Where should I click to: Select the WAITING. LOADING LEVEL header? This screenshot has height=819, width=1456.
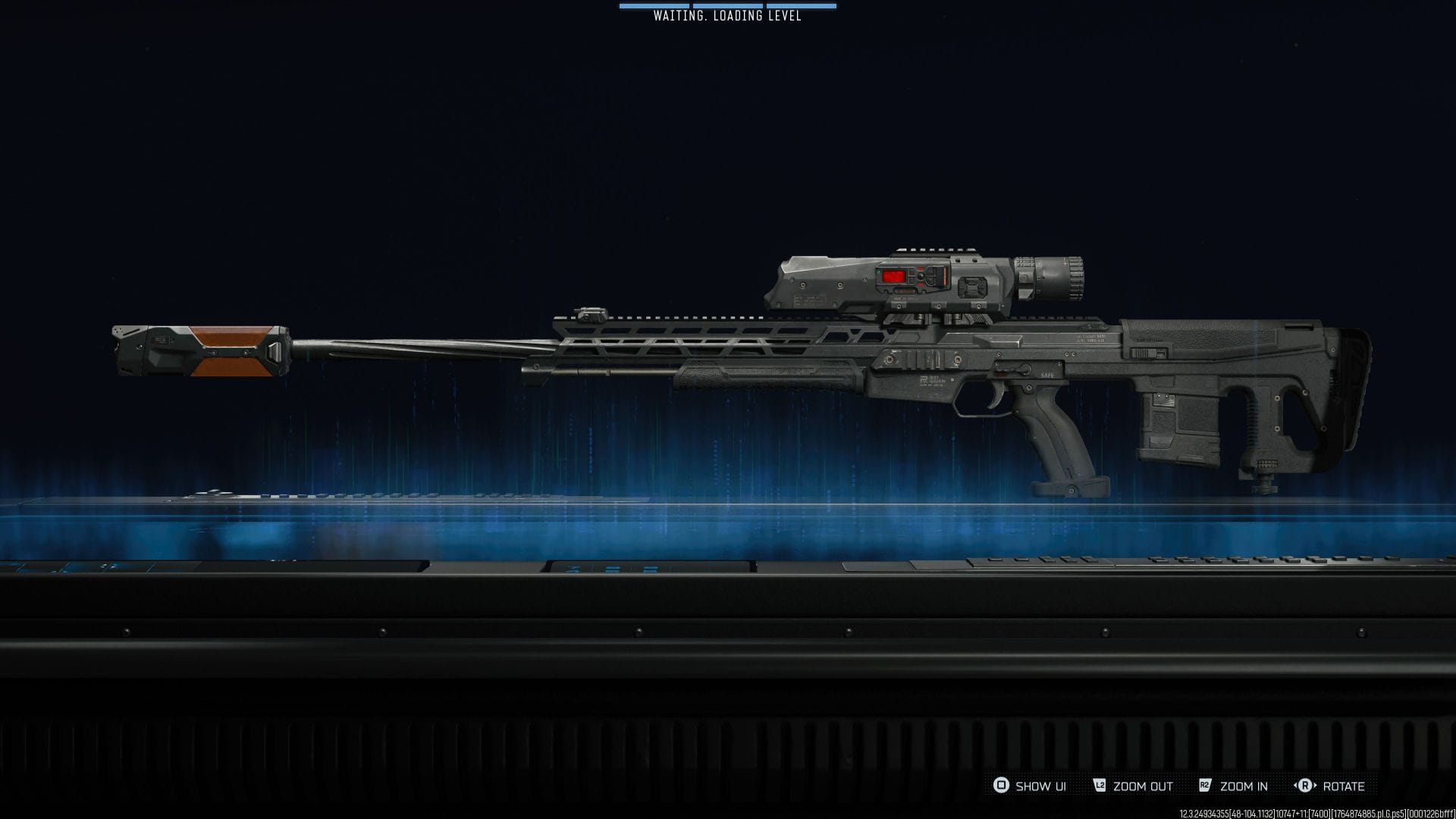click(728, 15)
